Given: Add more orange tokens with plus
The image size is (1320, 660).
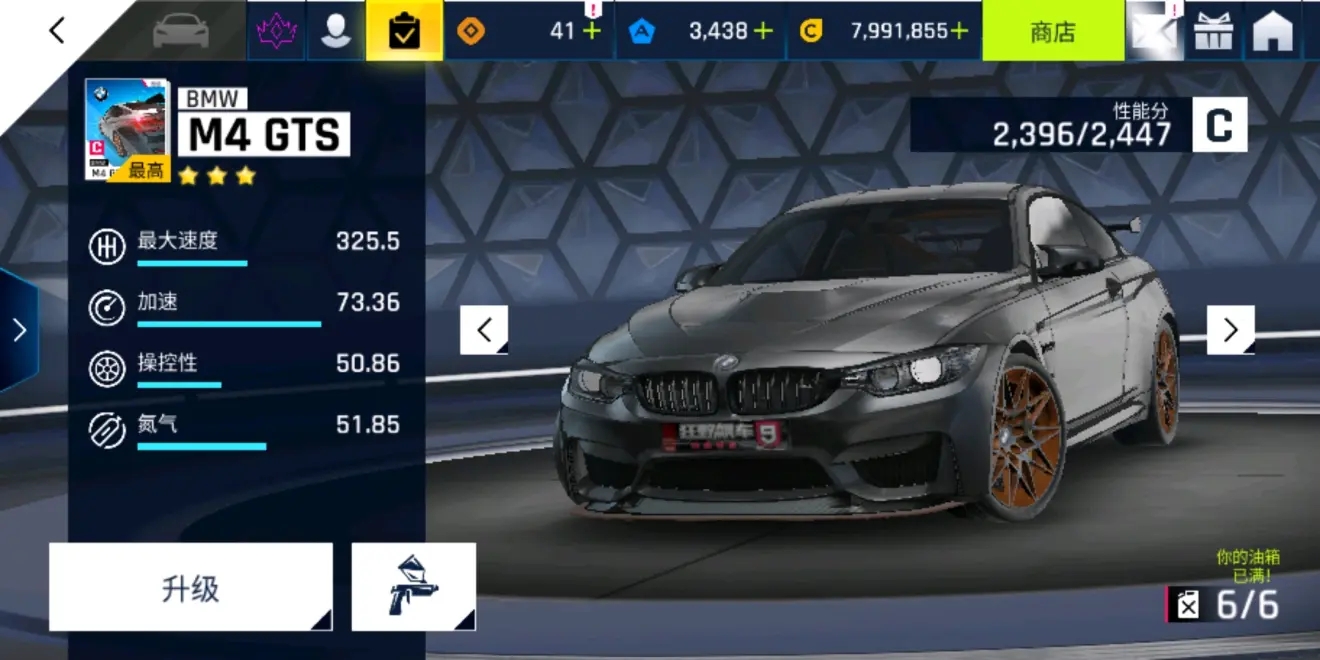Looking at the screenshot, I should pos(592,31).
